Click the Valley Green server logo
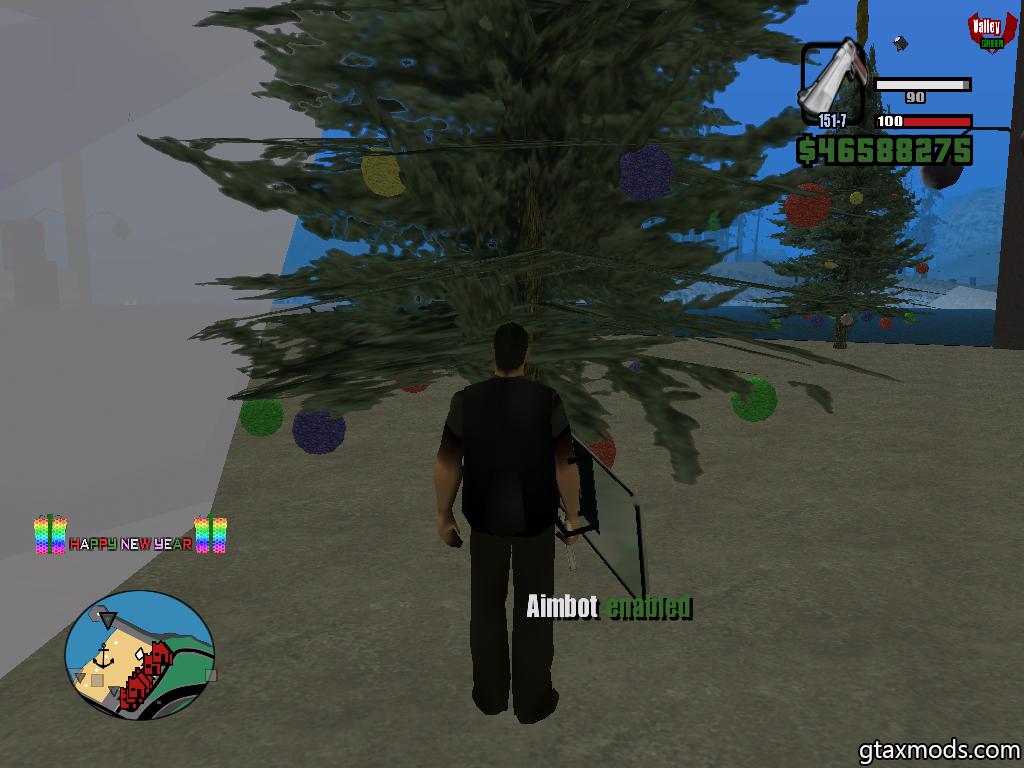1024x768 pixels. pyautogui.click(x=987, y=32)
